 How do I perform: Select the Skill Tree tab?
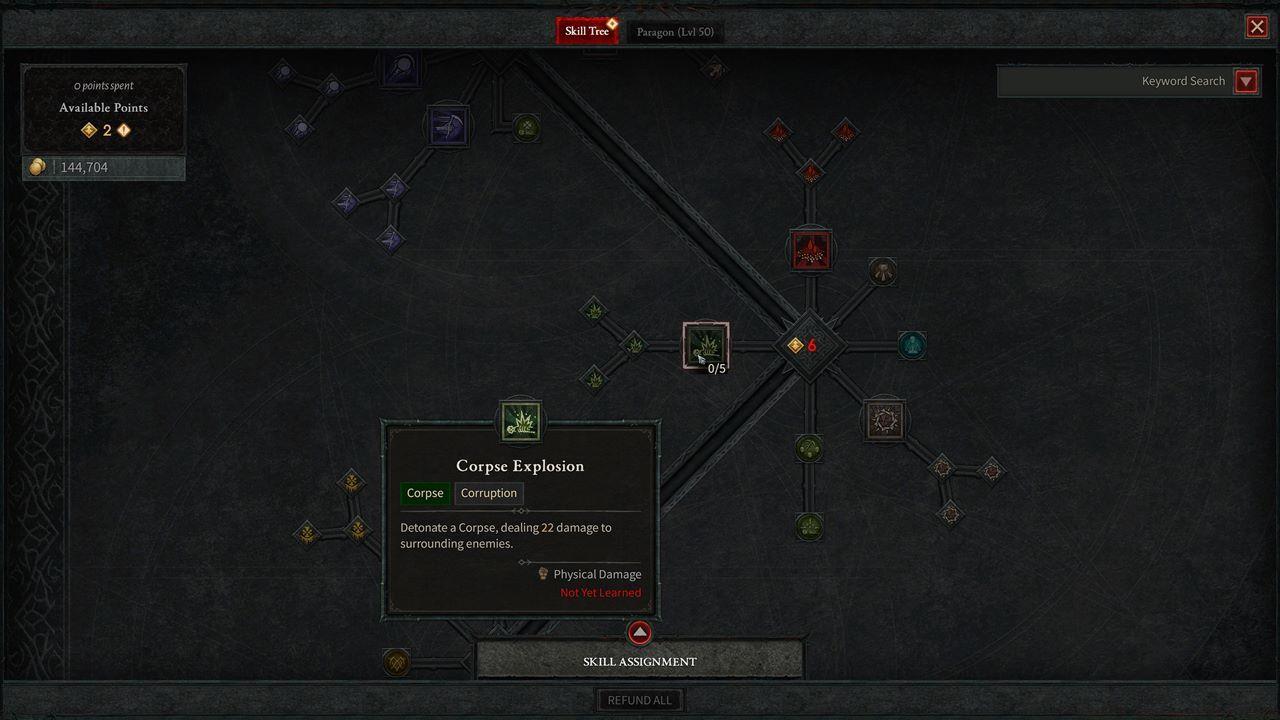click(587, 29)
